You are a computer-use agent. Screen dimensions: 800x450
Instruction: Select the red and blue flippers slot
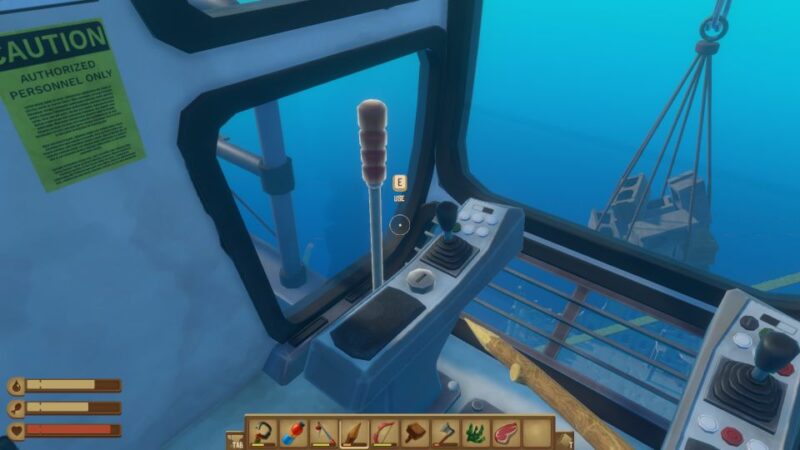pyautogui.click(x=292, y=433)
